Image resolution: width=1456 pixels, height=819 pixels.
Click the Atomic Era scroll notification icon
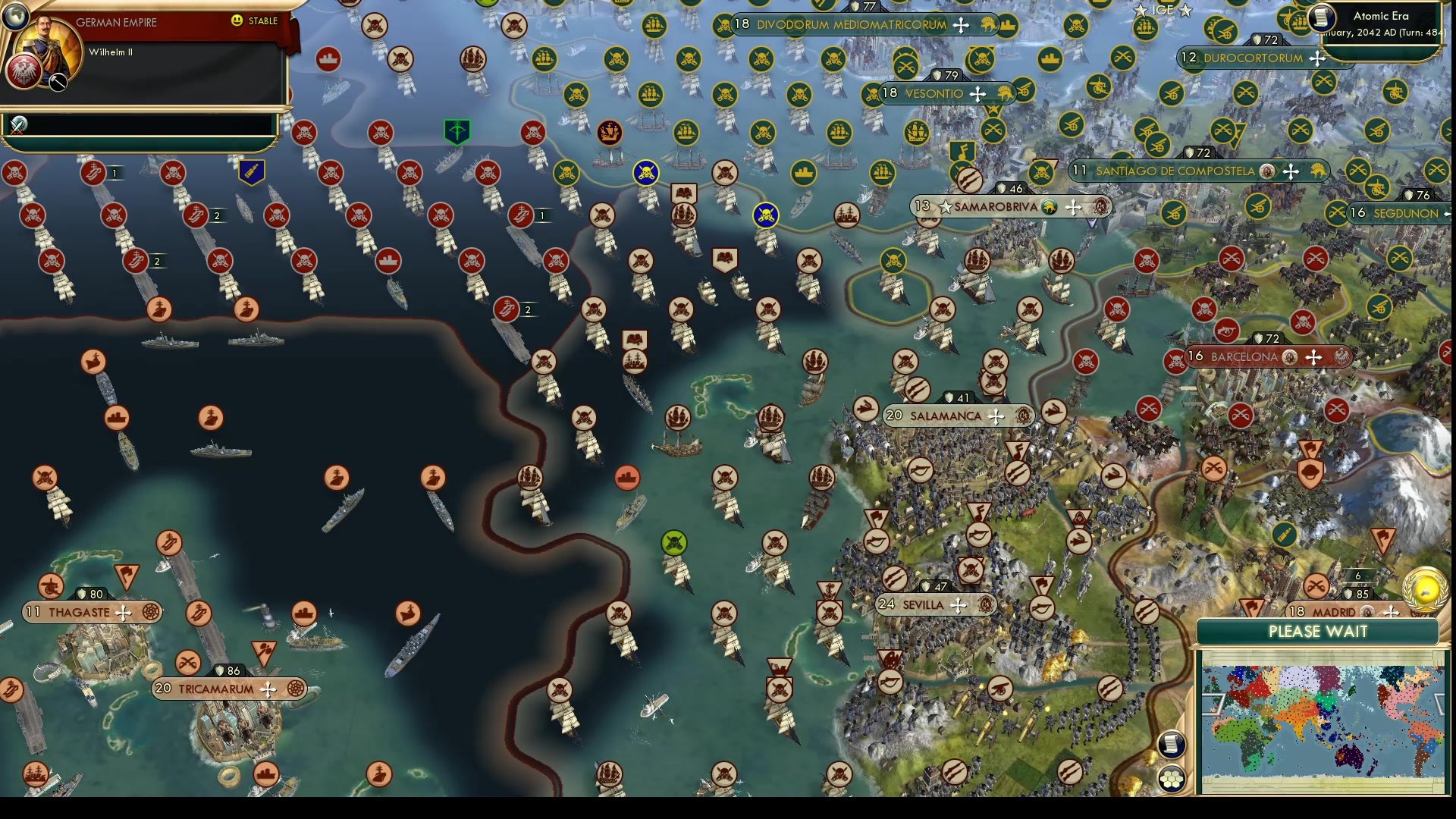click(x=1323, y=18)
